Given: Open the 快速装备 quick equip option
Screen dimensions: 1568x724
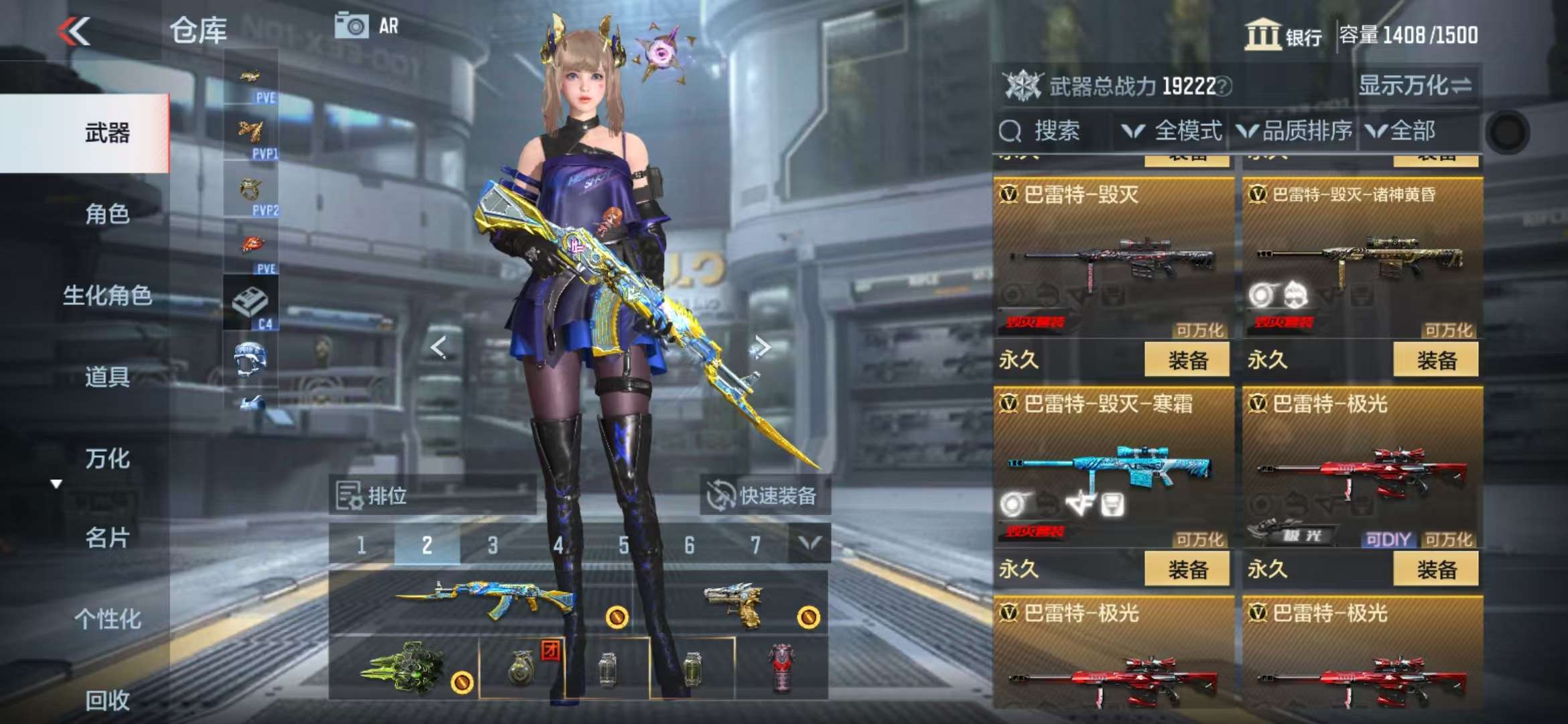Looking at the screenshot, I should (764, 496).
